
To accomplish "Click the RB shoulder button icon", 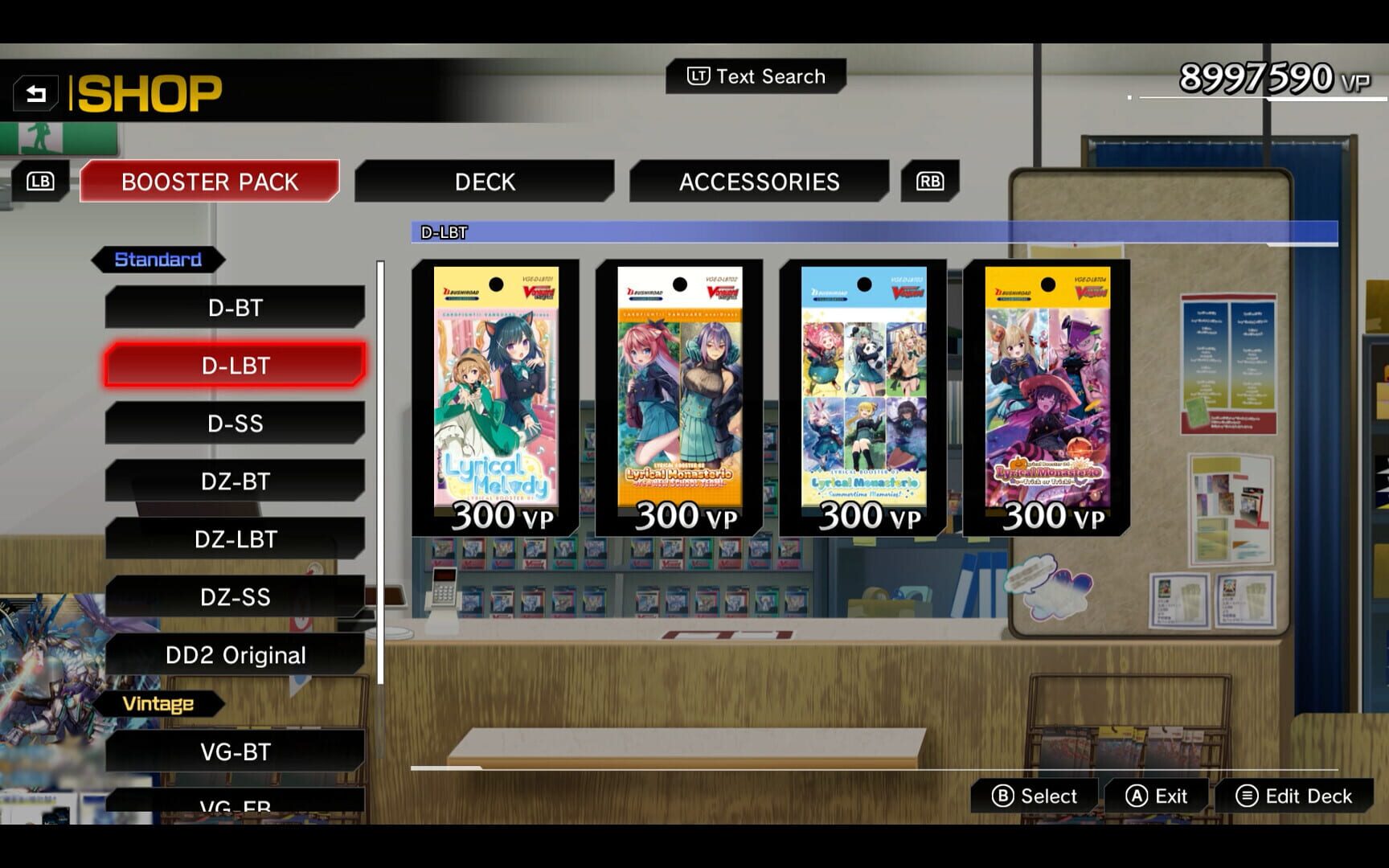I will pos(928,182).
